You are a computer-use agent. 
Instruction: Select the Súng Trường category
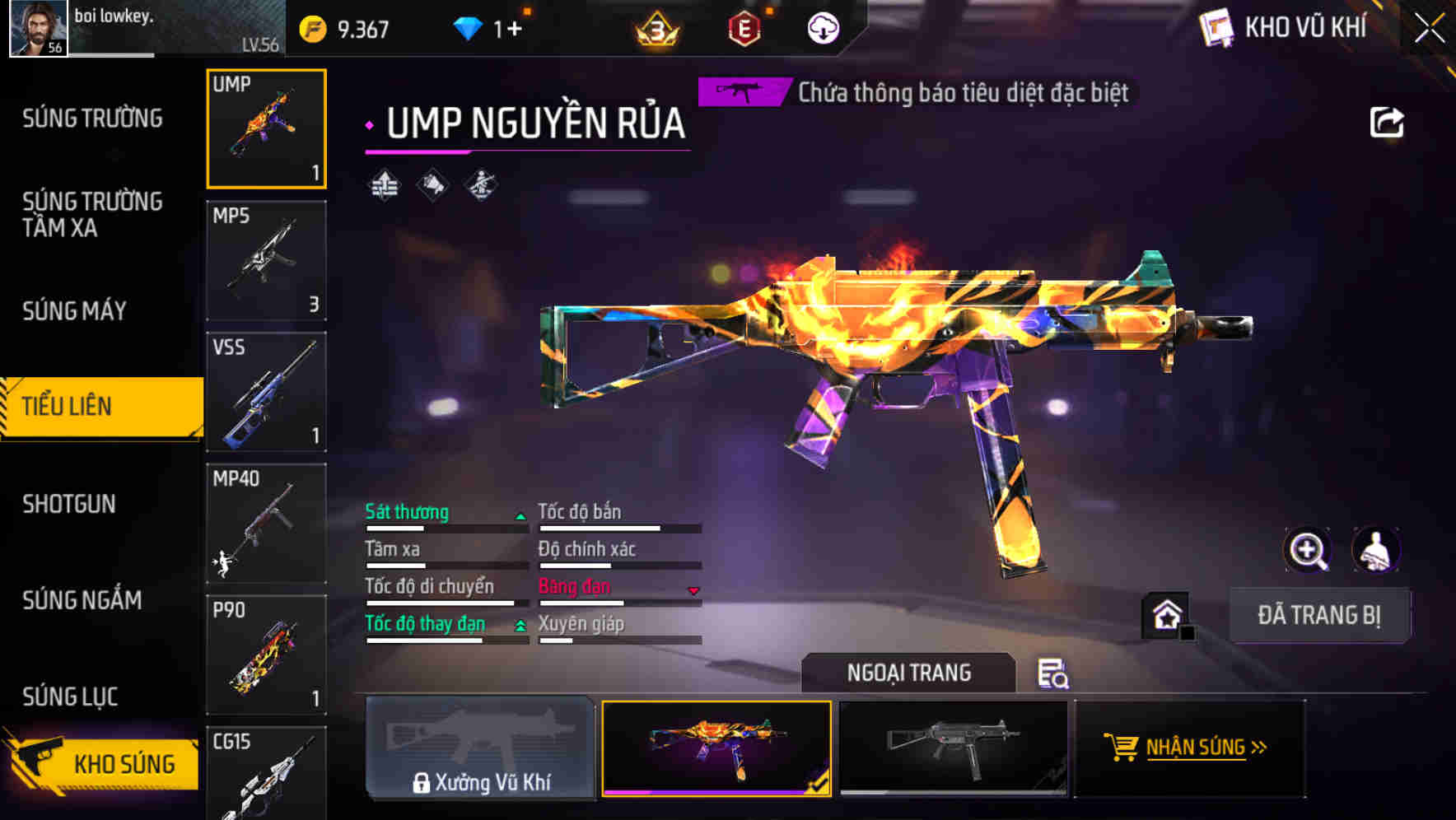pos(92,119)
